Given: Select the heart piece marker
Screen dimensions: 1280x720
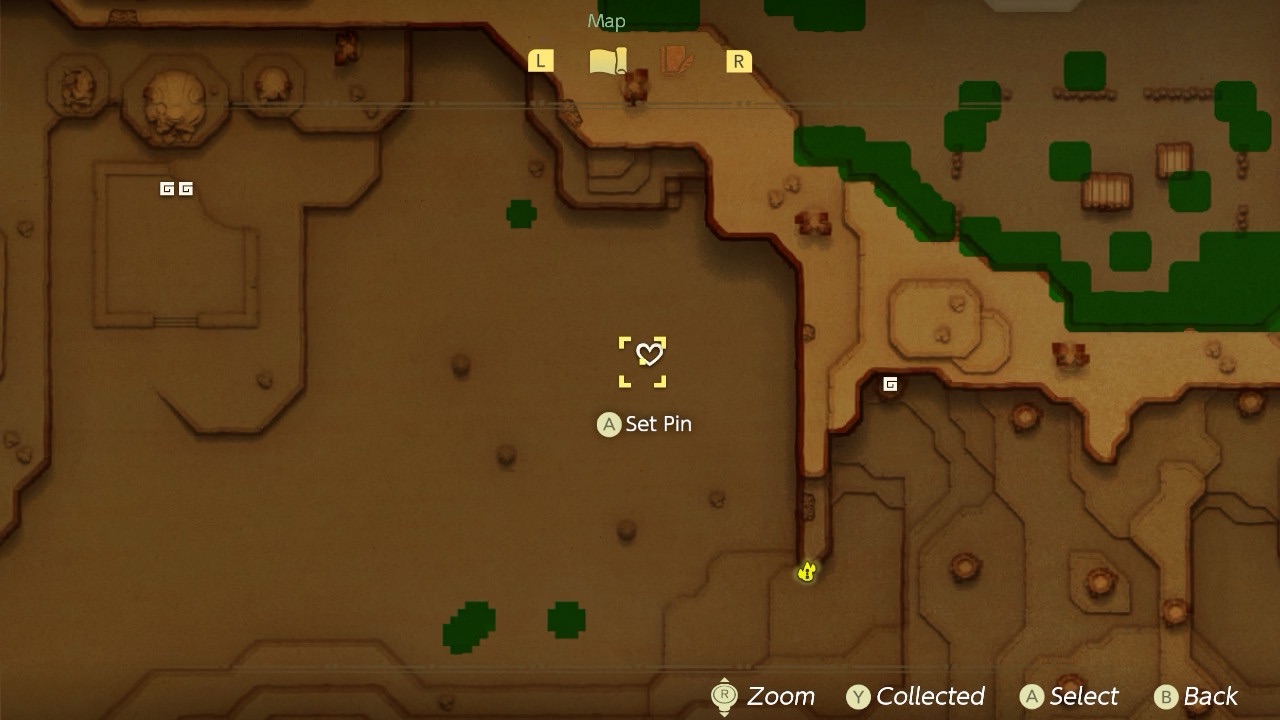Looking at the screenshot, I should 649,354.
